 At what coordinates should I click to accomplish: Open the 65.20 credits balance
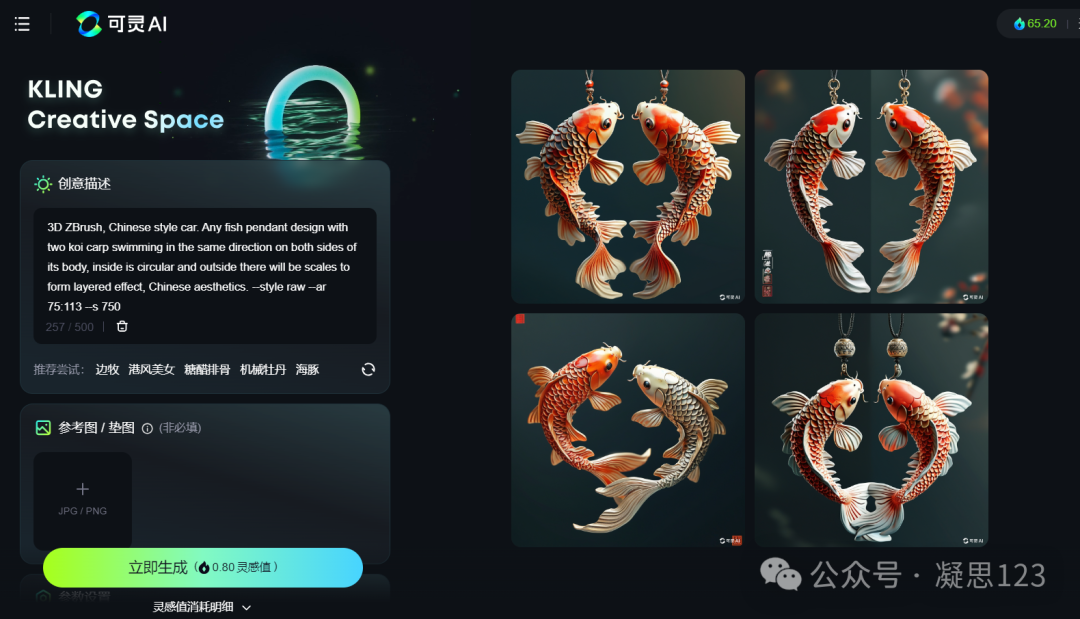pos(1036,23)
